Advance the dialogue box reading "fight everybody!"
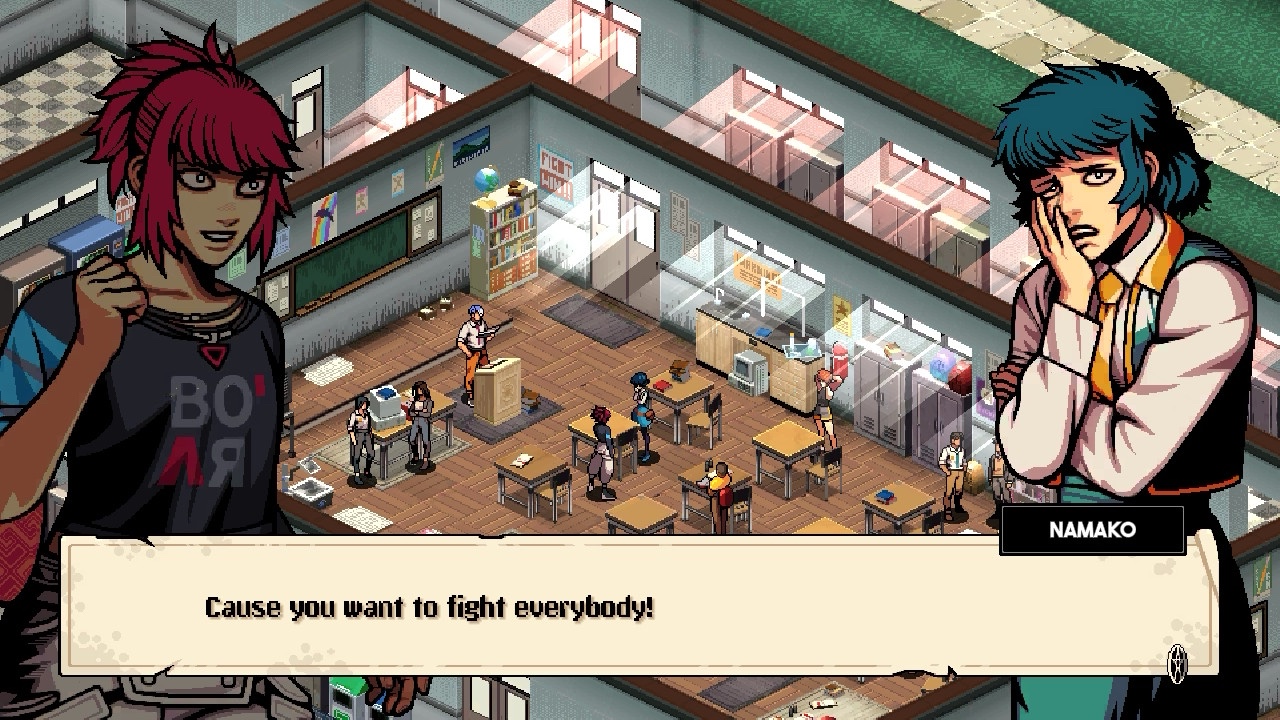 (1178, 660)
